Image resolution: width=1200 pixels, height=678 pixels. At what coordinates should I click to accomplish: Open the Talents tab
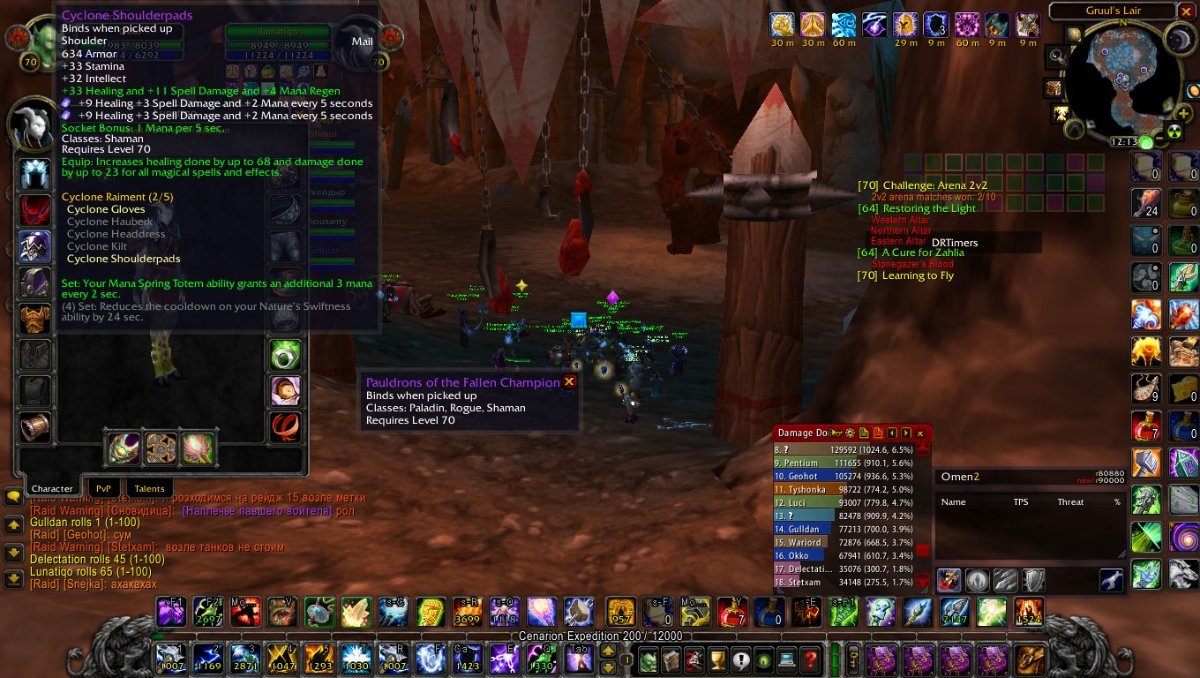145,488
